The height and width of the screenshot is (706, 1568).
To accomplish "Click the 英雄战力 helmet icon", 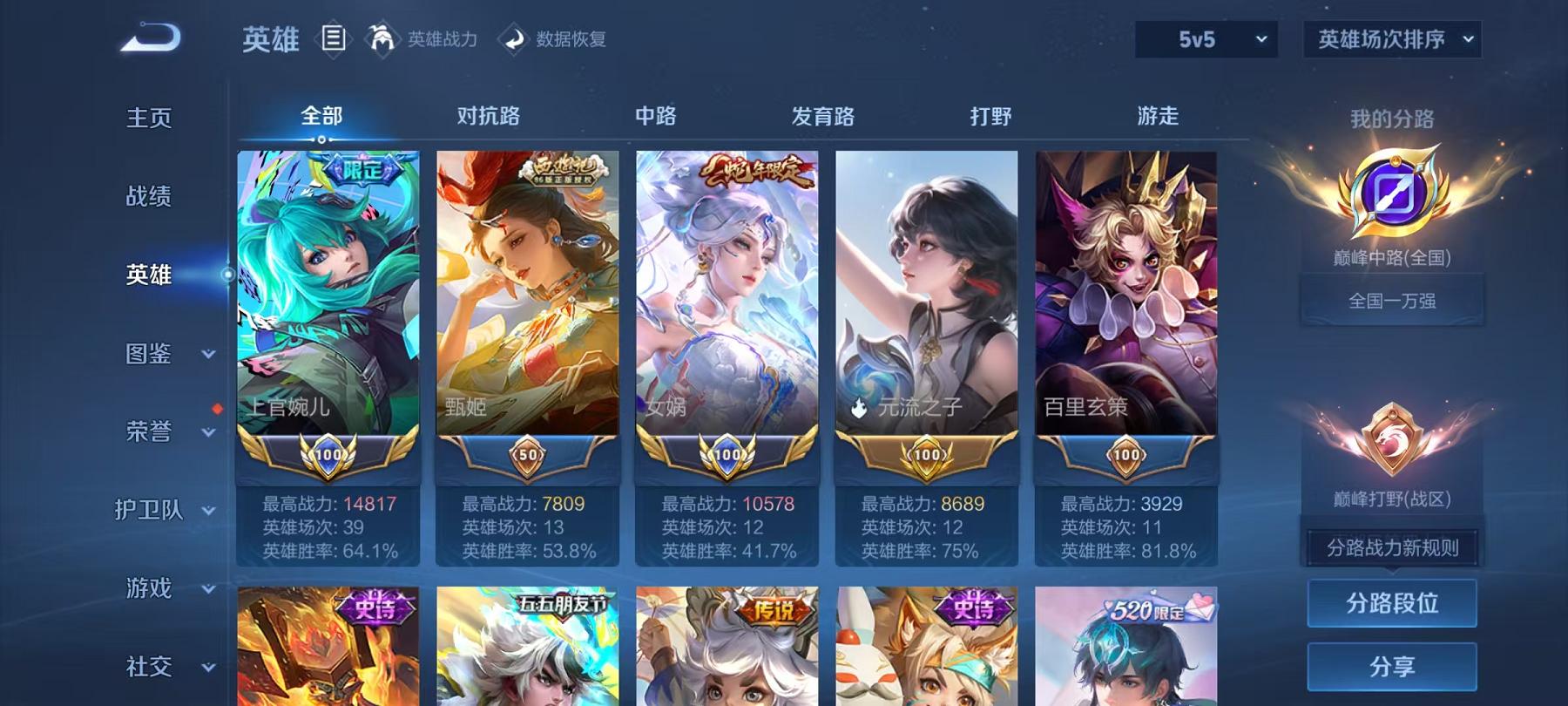I will [x=379, y=38].
